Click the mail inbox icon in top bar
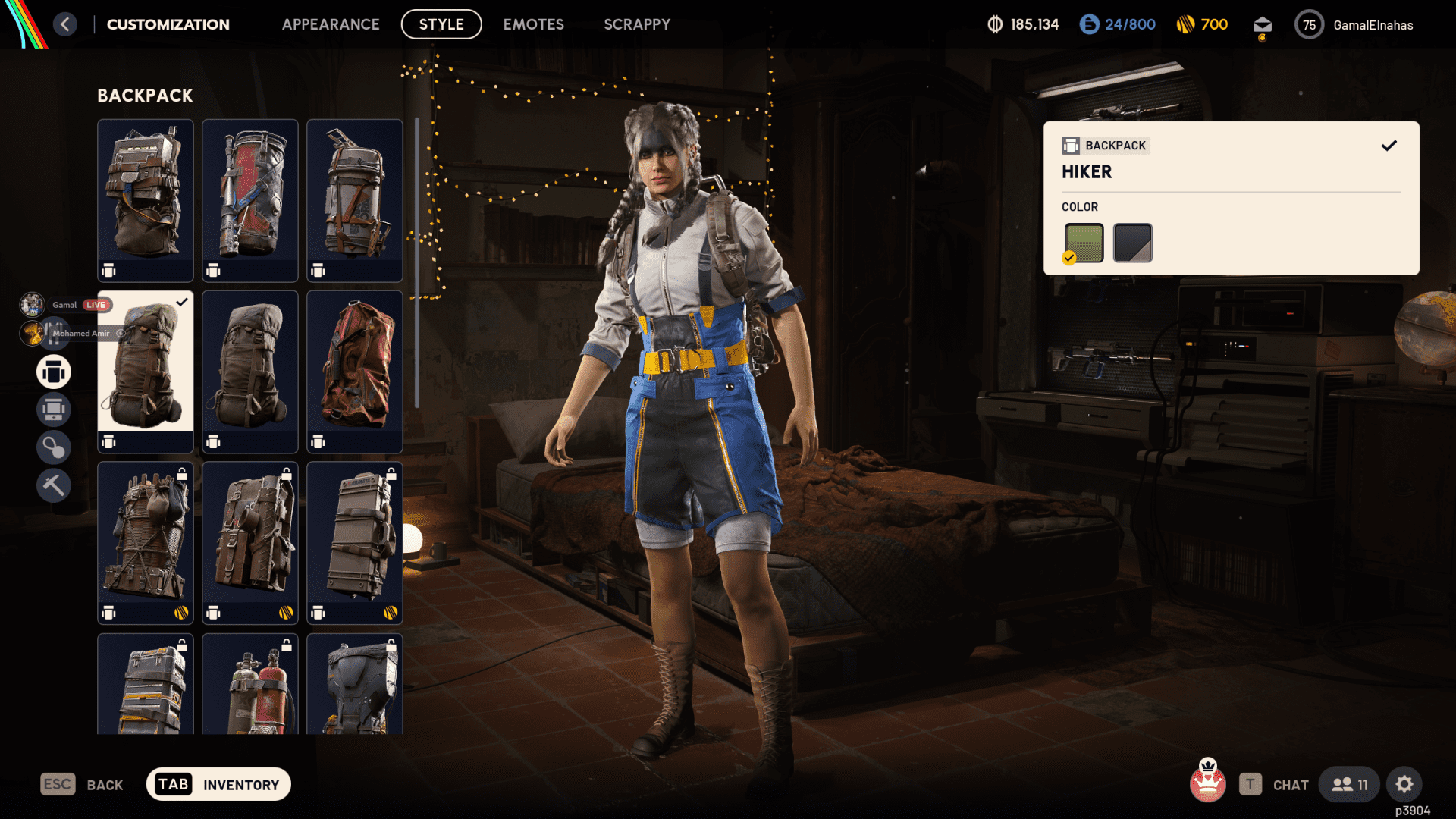 click(x=1261, y=24)
